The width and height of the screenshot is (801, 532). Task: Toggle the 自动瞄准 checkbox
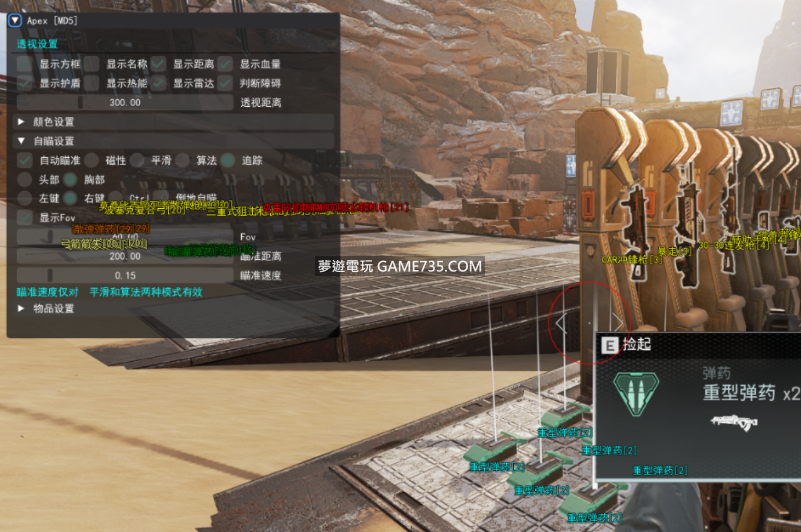click(24, 160)
